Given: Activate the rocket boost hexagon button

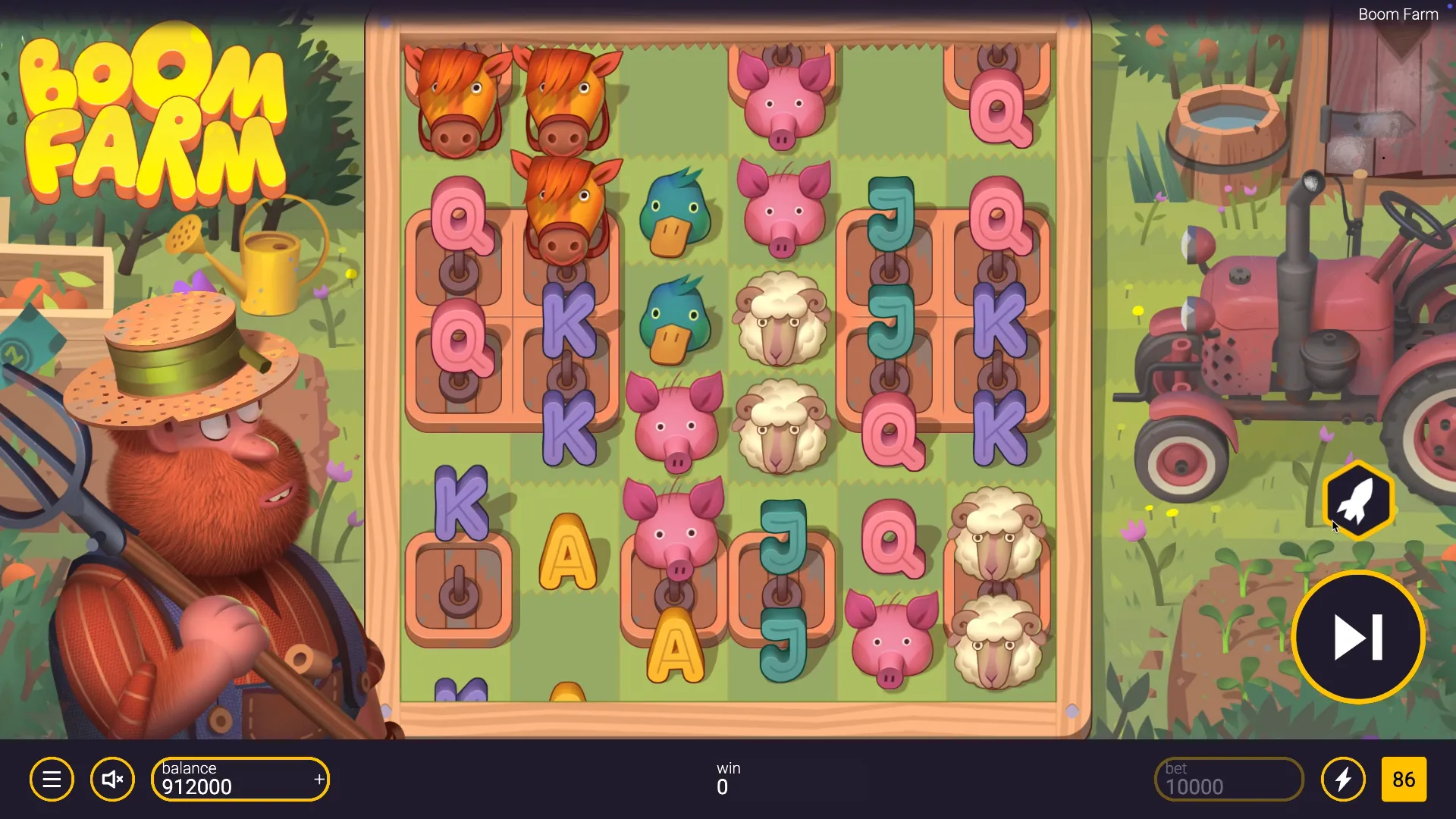Looking at the screenshot, I should coord(1358,500).
